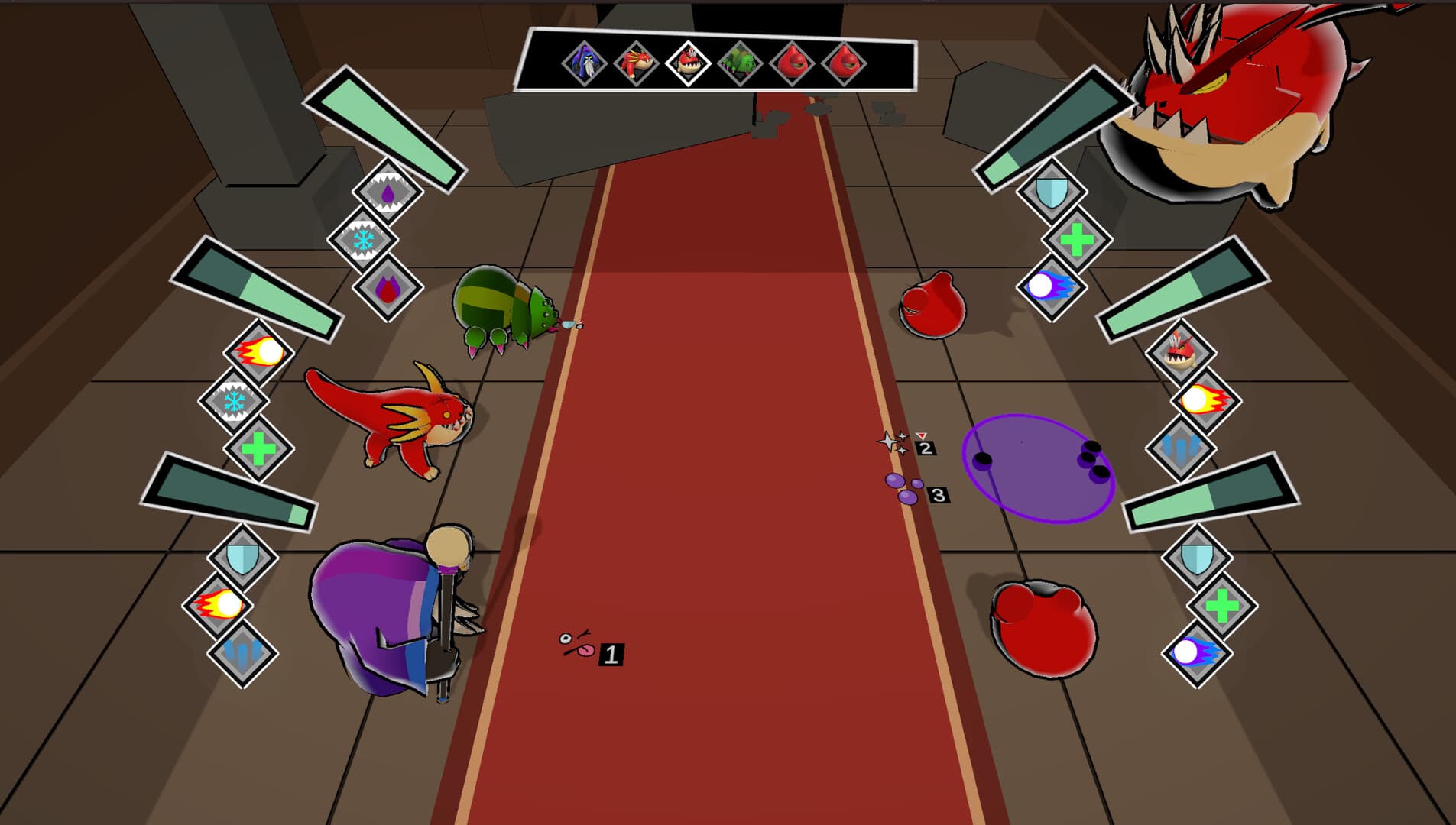Image resolution: width=1456 pixels, height=825 pixels.
Task: Select the last red slime portrait in turn bar
Action: tap(845, 63)
